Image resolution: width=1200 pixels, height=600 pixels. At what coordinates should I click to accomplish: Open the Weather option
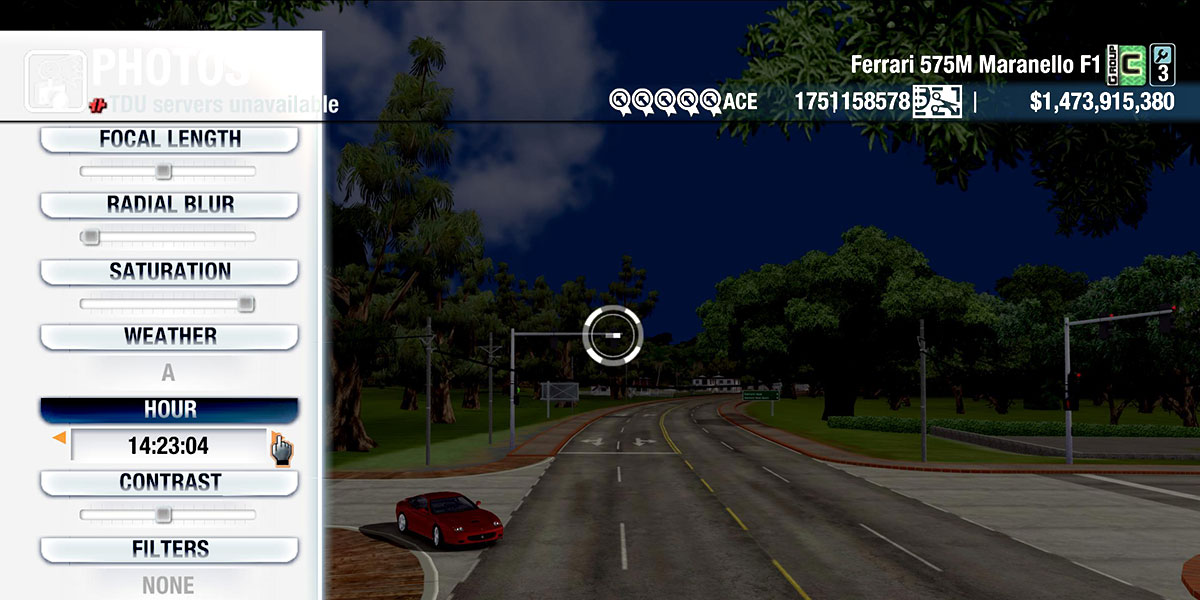169,336
